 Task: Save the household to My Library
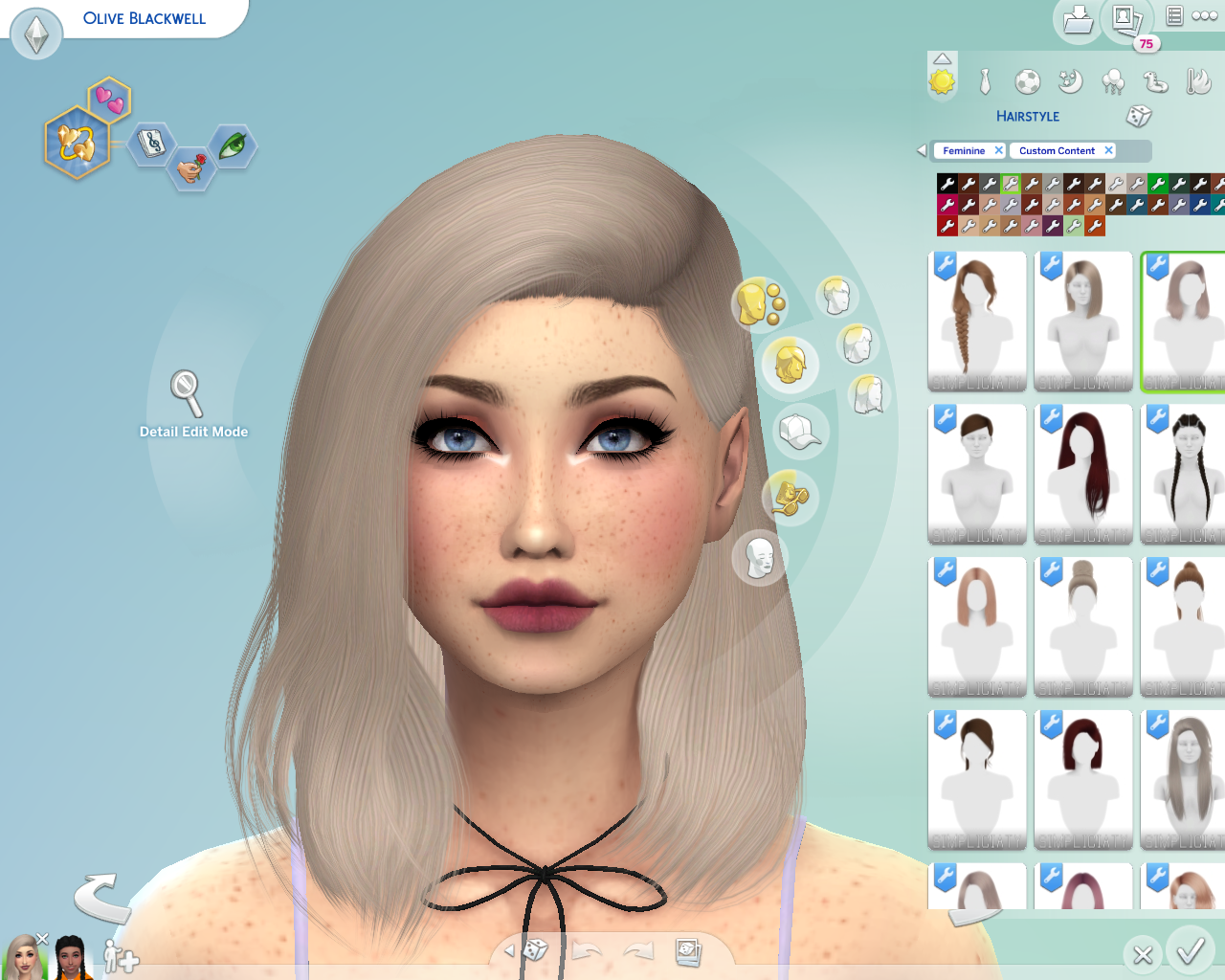click(1078, 19)
